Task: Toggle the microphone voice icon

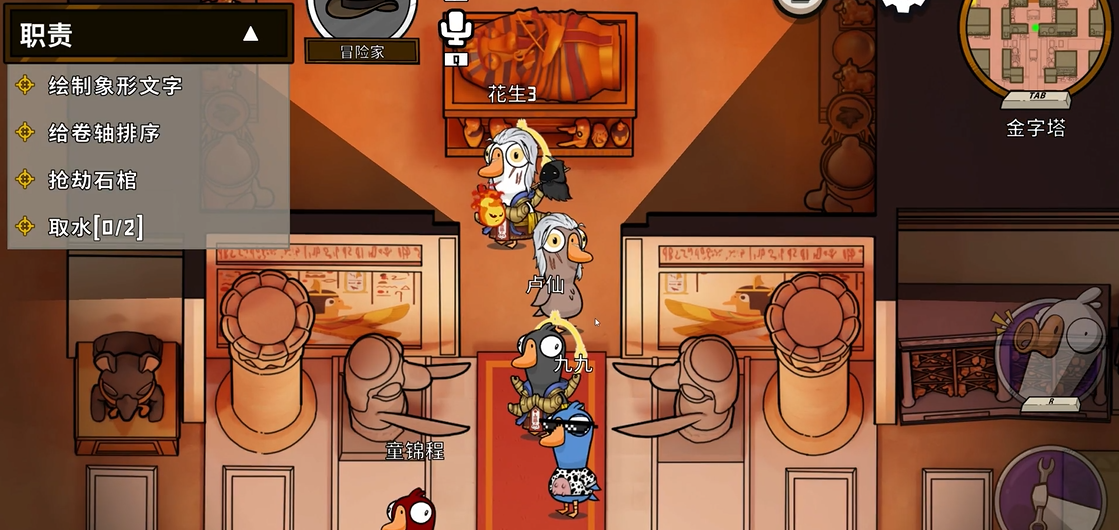Action: coord(456,27)
